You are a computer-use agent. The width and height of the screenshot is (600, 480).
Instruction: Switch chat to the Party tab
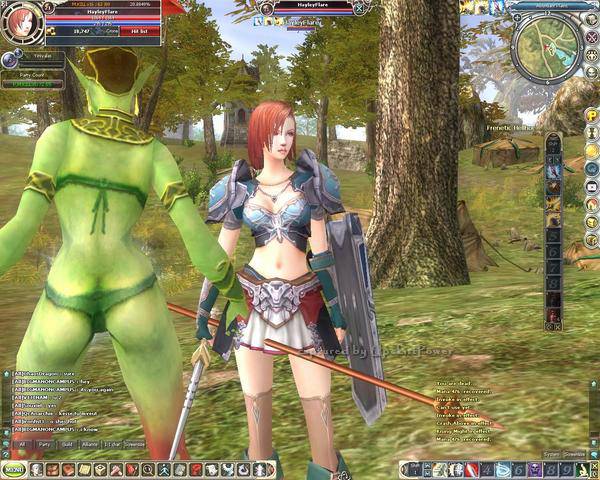pyautogui.click(x=44, y=443)
